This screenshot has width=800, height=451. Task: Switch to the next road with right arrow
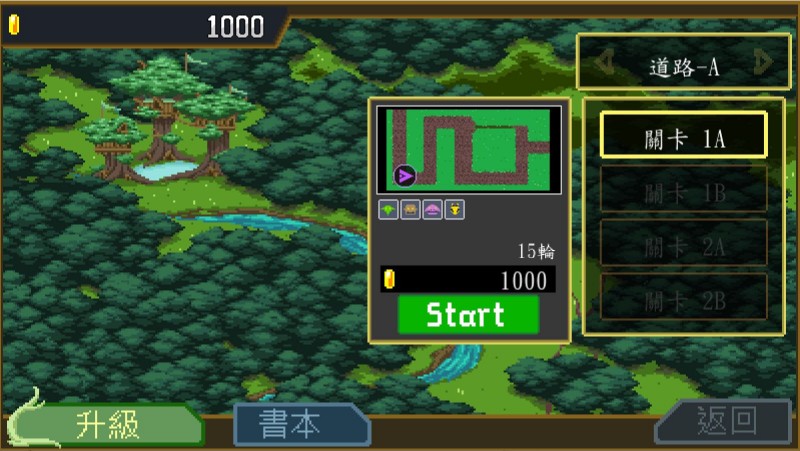click(x=765, y=64)
